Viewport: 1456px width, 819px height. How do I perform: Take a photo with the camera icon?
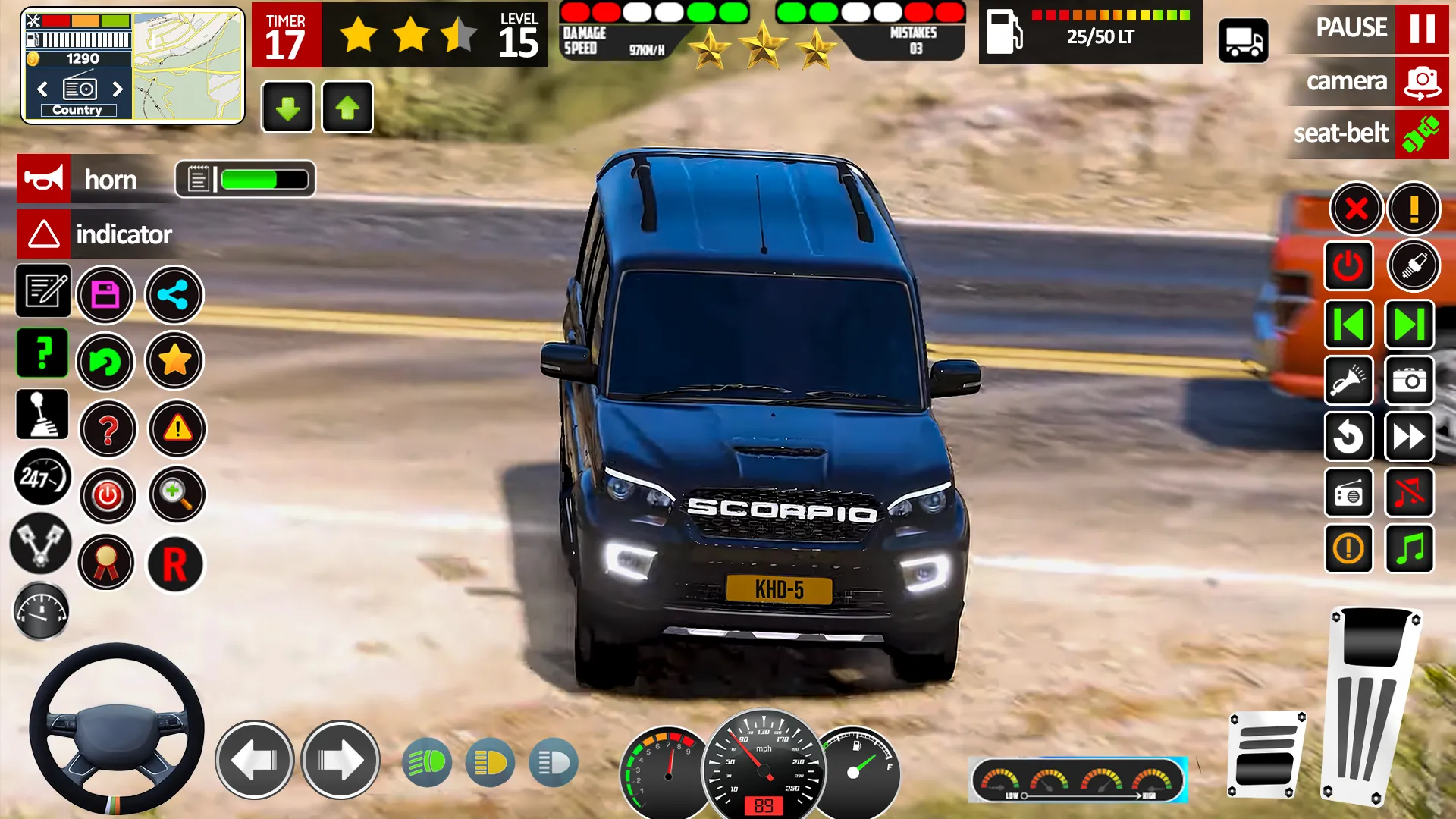click(x=1409, y=381)
